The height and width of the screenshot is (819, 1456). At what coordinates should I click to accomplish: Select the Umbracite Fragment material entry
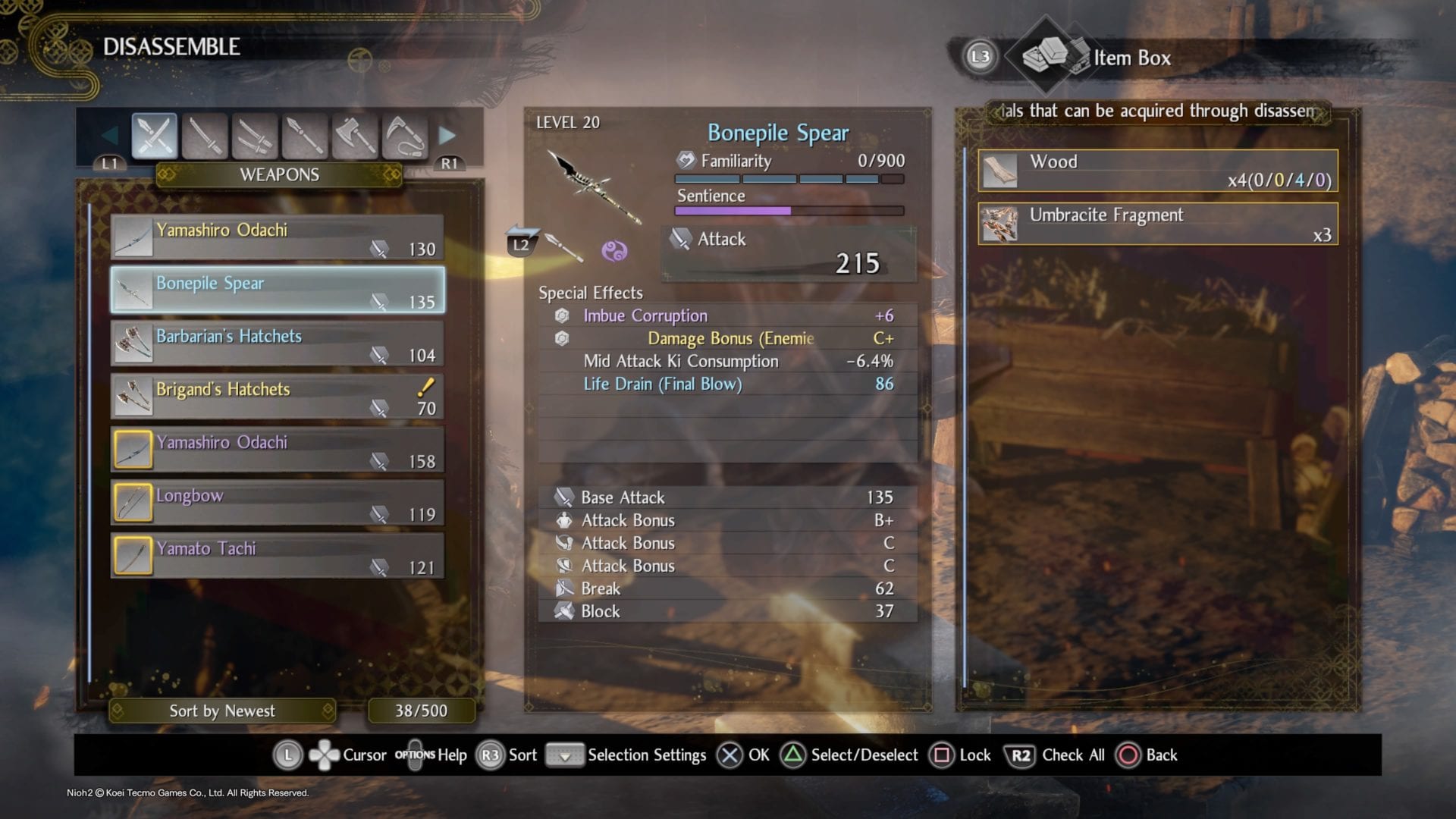(x=1158, y=224)
